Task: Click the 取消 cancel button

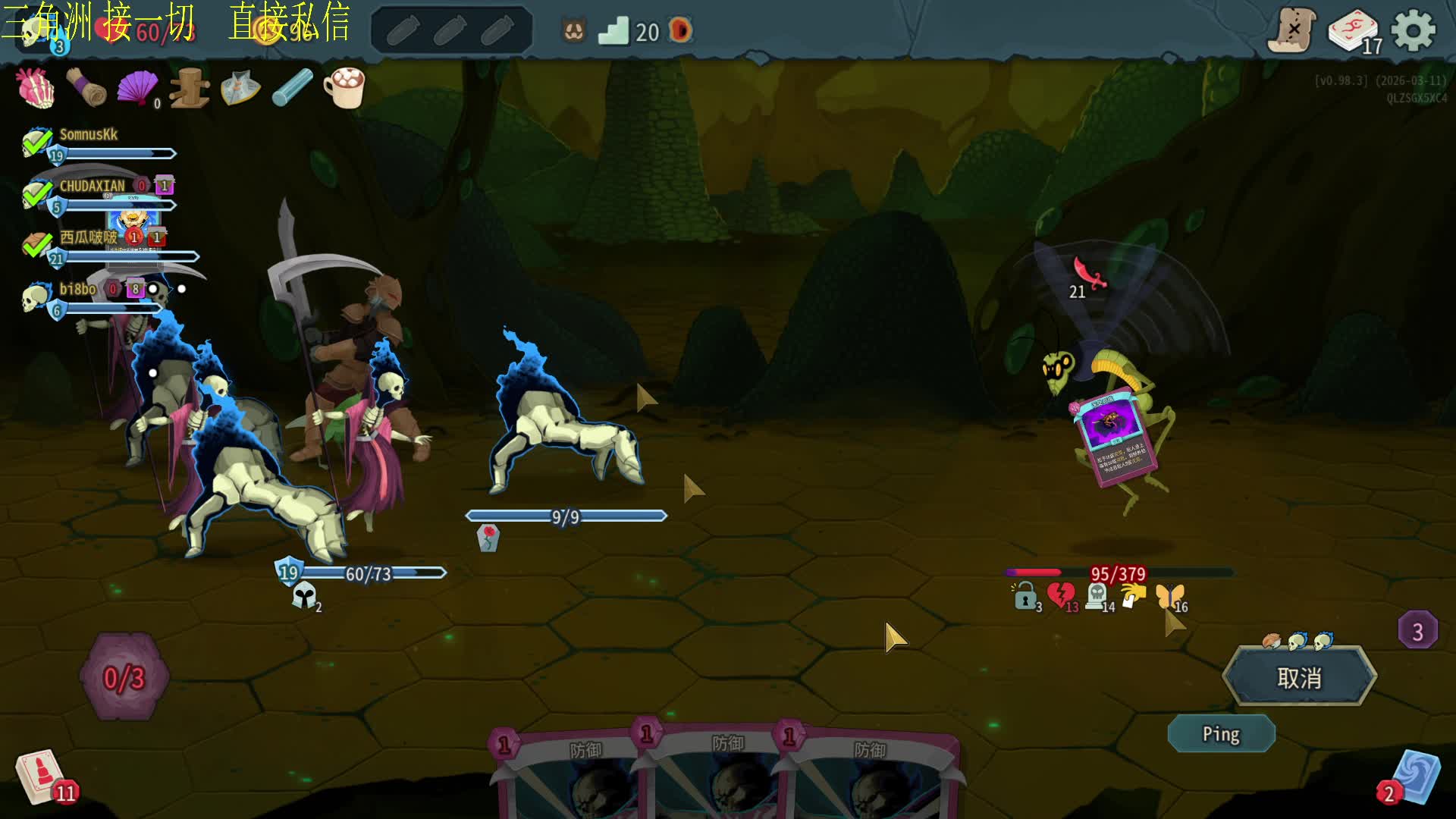Action: pos(1299,677)
